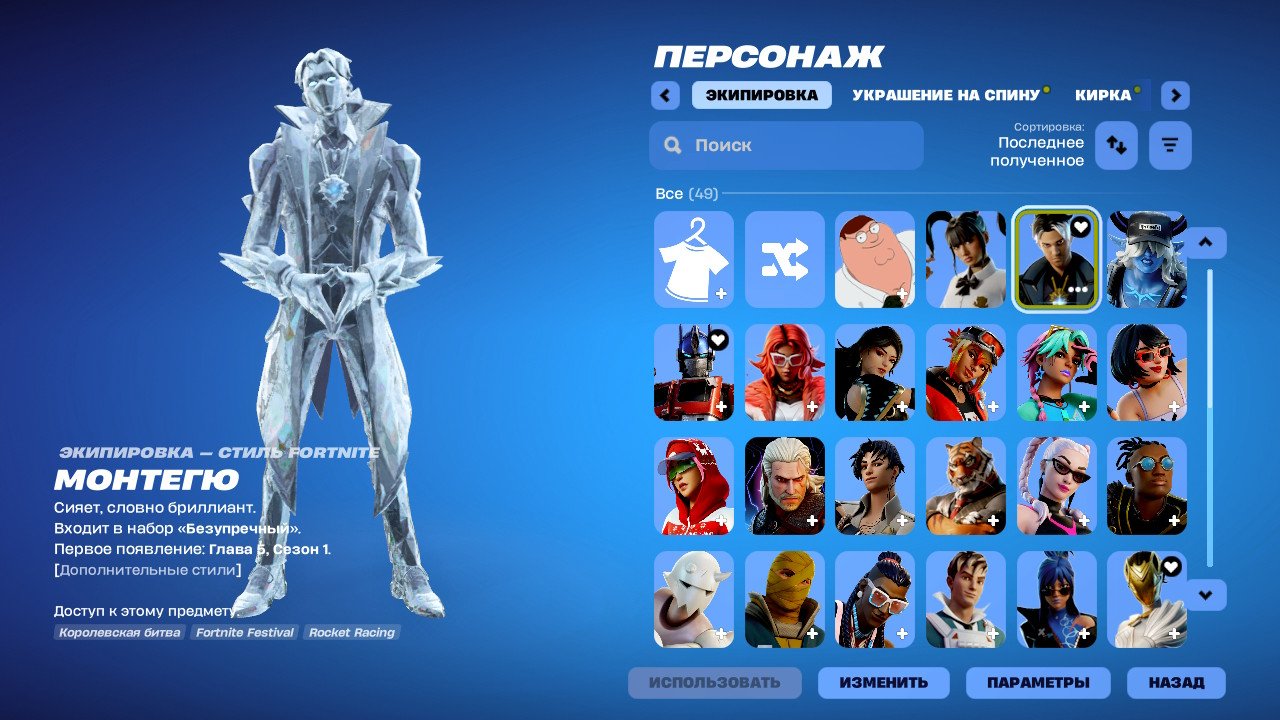1280x720 pixels.
Task: Switch to the УКРАШЕНИЕ НА СПИНУ tab
Action: click(x=944, y=96)
